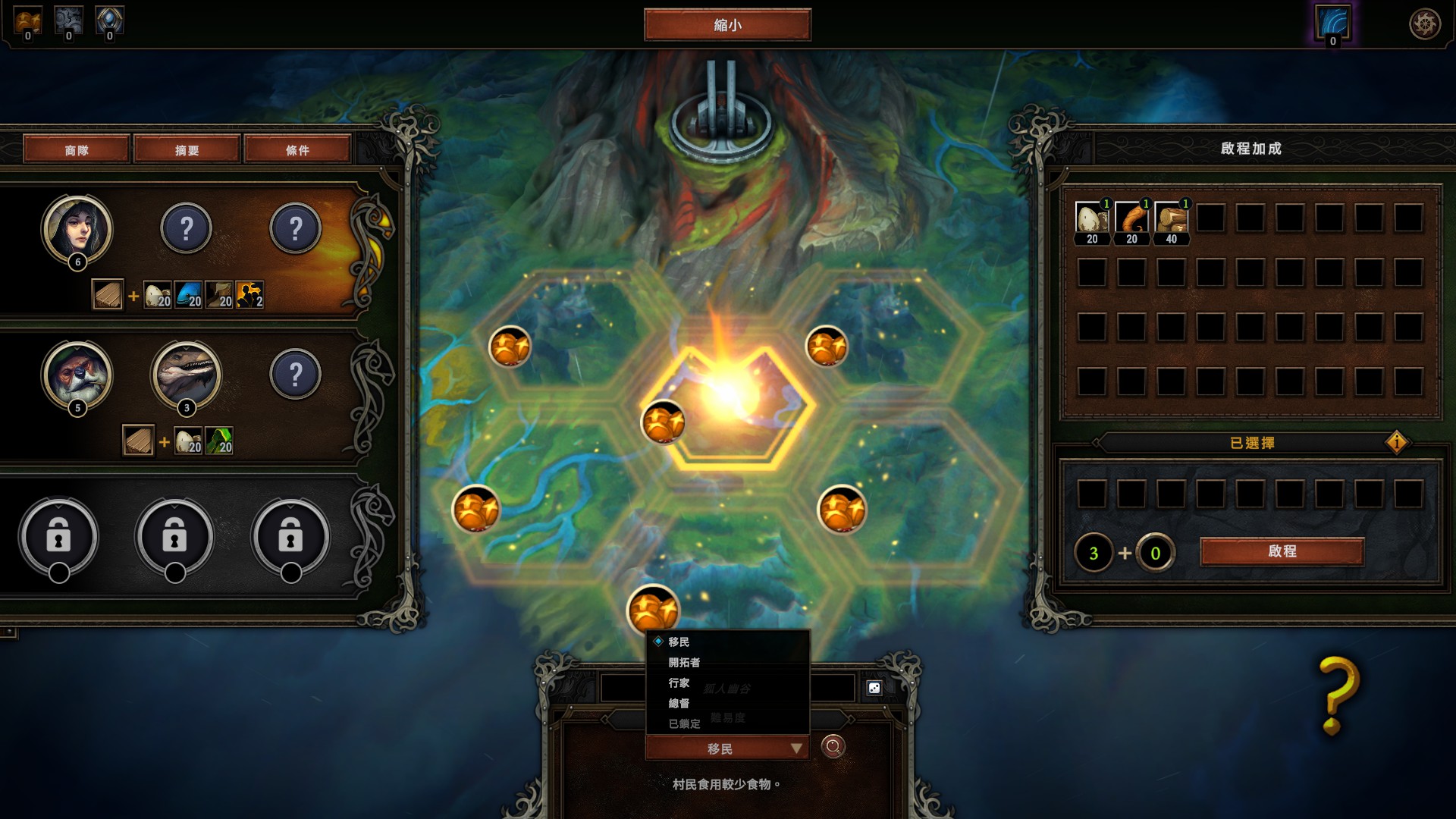The image size is (1456, 819).
Task: Open the gear settings icon
Action: 1424,24
